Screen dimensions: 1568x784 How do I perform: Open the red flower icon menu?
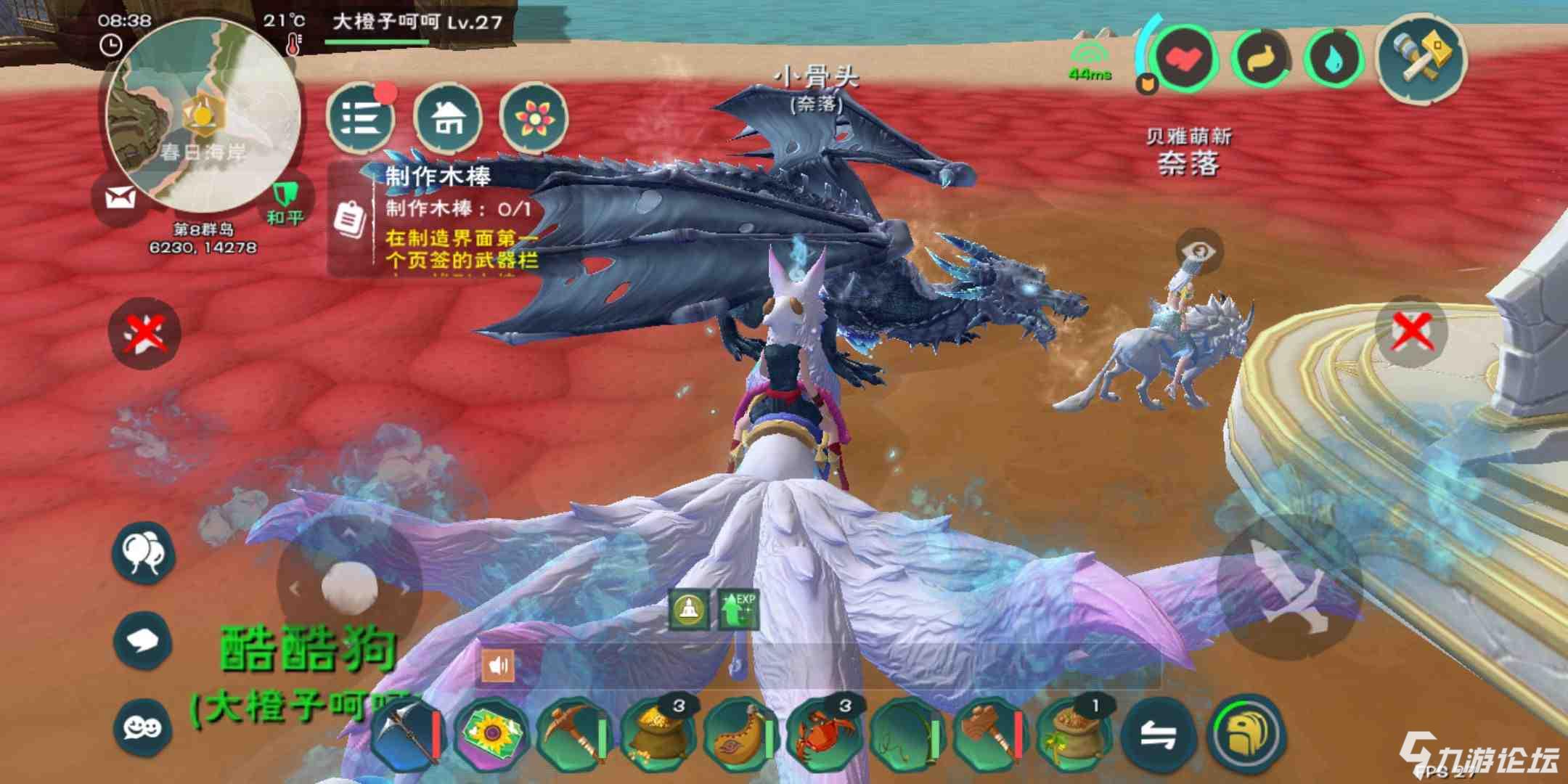point(533,118)
